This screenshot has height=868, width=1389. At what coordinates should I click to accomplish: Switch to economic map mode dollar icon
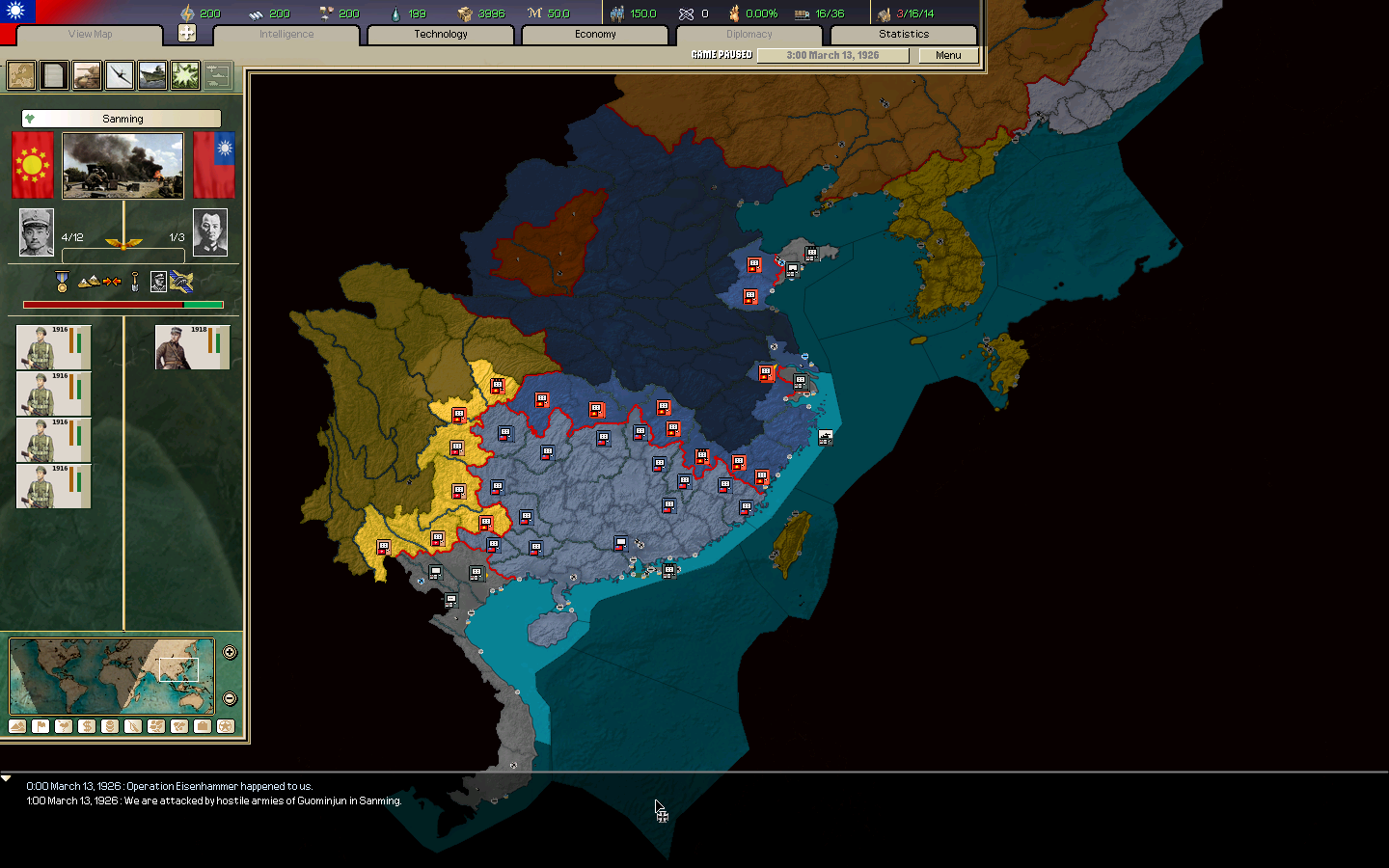86,726
